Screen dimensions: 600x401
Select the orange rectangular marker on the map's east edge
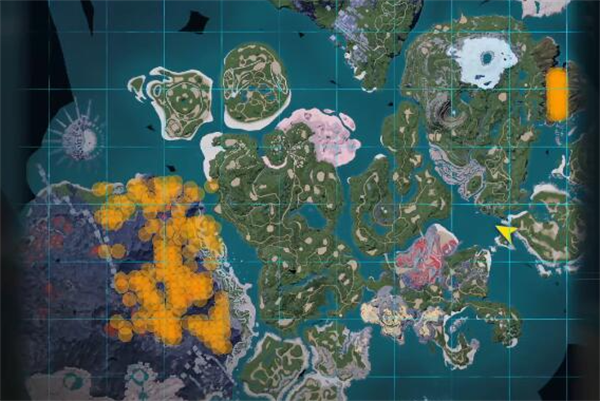(557, 93)
